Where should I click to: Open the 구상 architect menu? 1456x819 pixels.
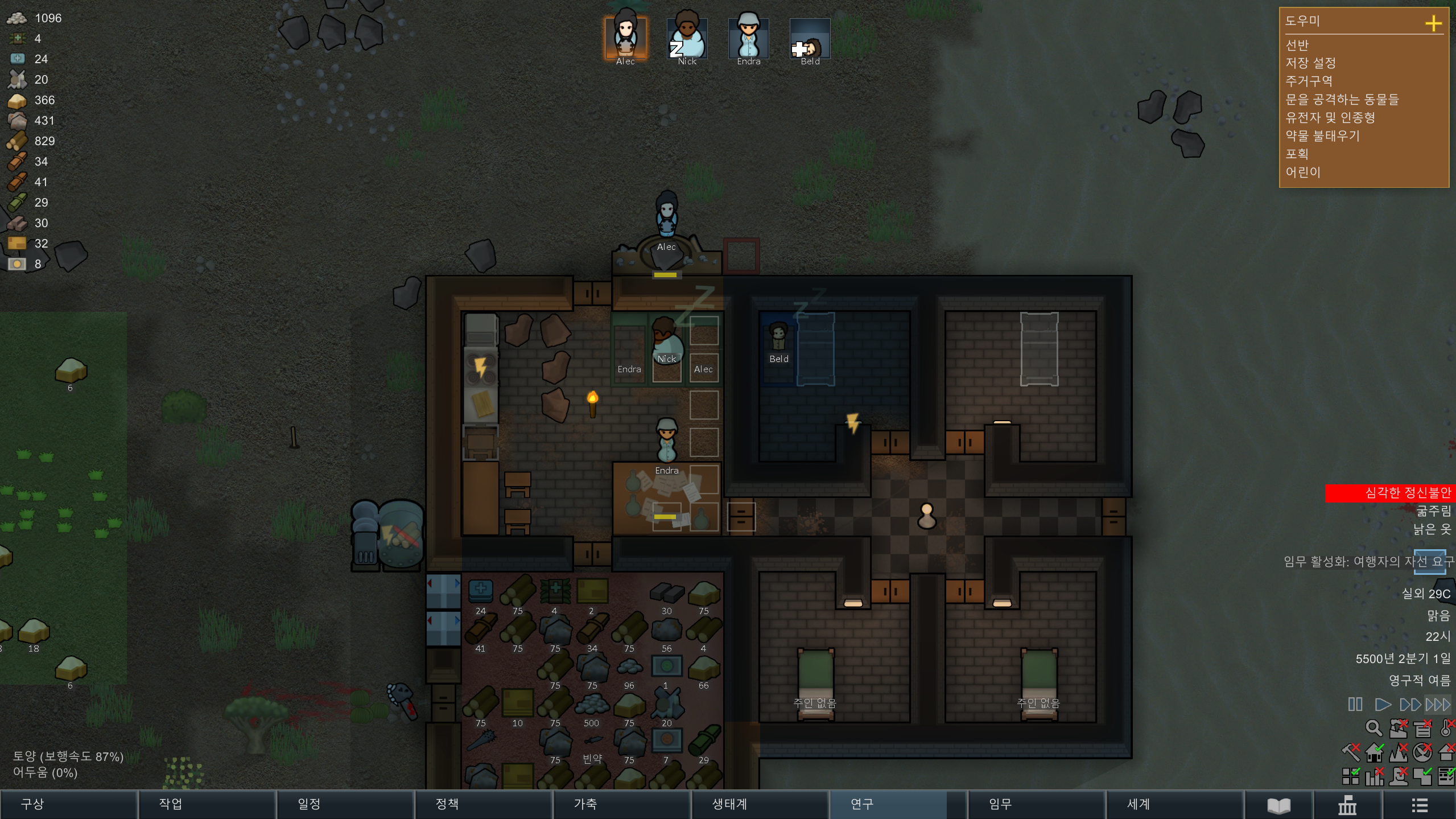(68, 804)
